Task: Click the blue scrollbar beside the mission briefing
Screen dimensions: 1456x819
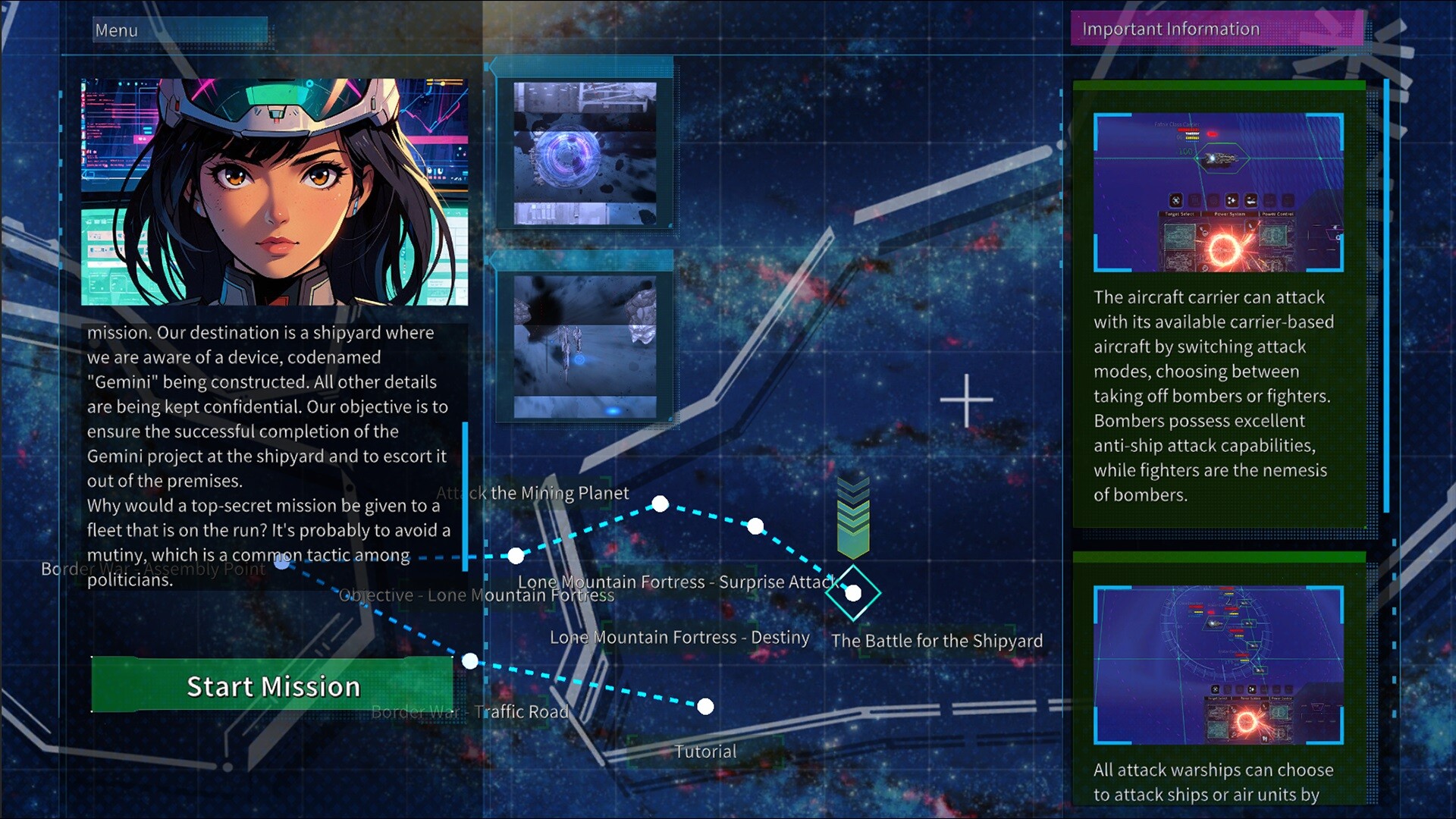Action: click(x=464, y=497)
